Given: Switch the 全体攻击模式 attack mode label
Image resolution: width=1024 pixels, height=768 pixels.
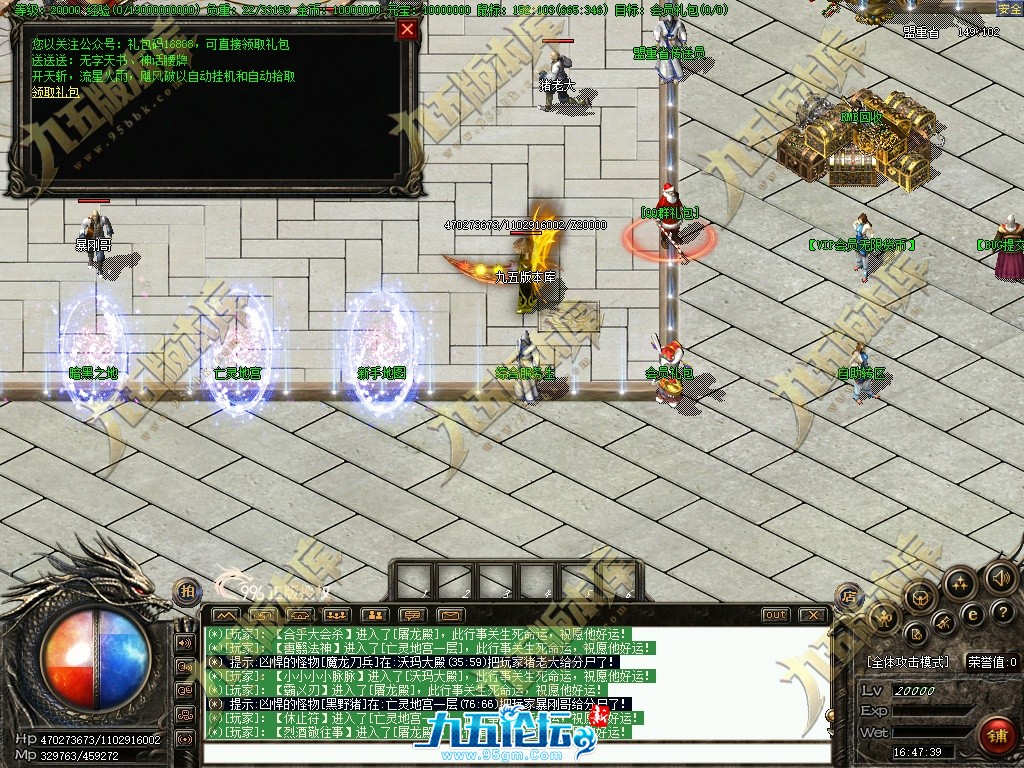Looking at the screenshot, I should pos(908,662).
